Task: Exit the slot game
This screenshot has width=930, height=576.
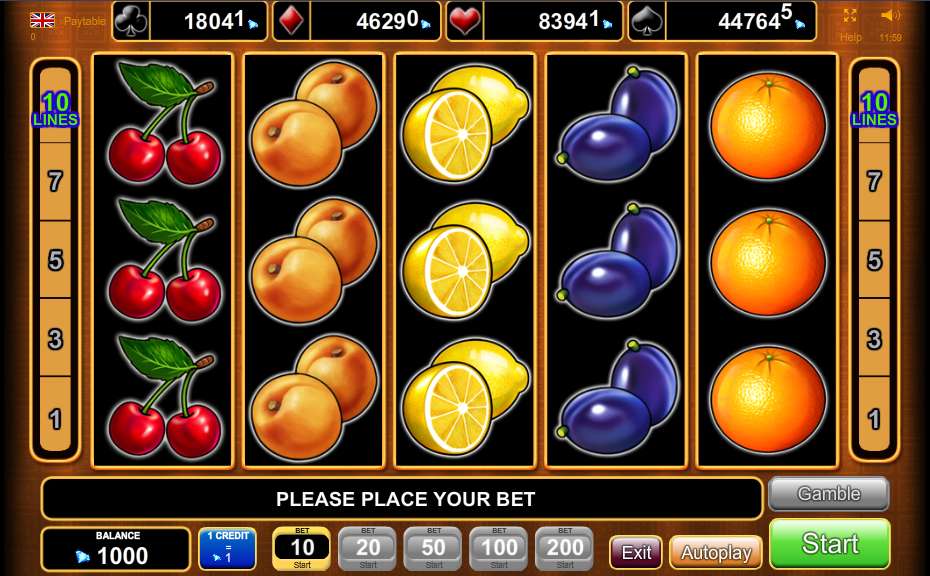Action: pyautogui.click(x=636, y=552)
